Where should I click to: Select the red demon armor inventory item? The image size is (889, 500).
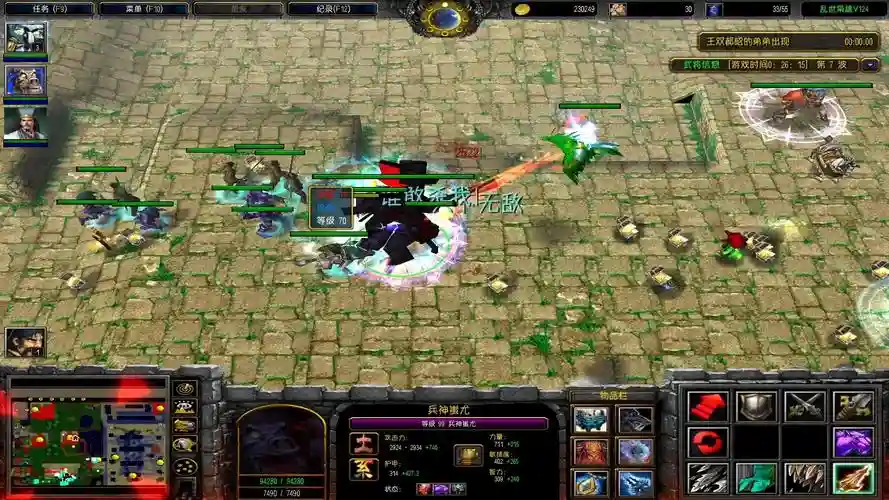589,452
